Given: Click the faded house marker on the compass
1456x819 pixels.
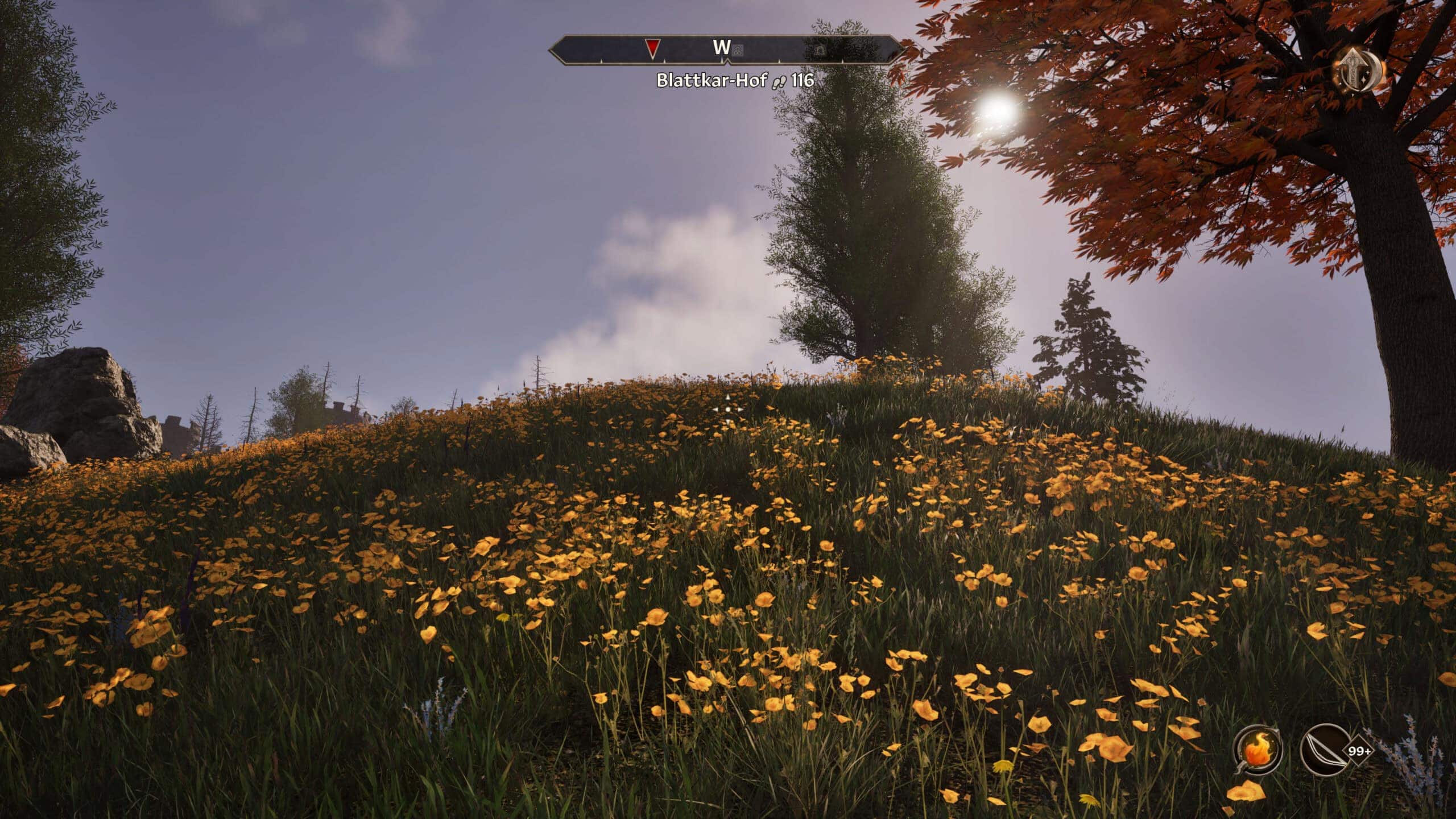Looking at the screenshot, I should 820,51.
